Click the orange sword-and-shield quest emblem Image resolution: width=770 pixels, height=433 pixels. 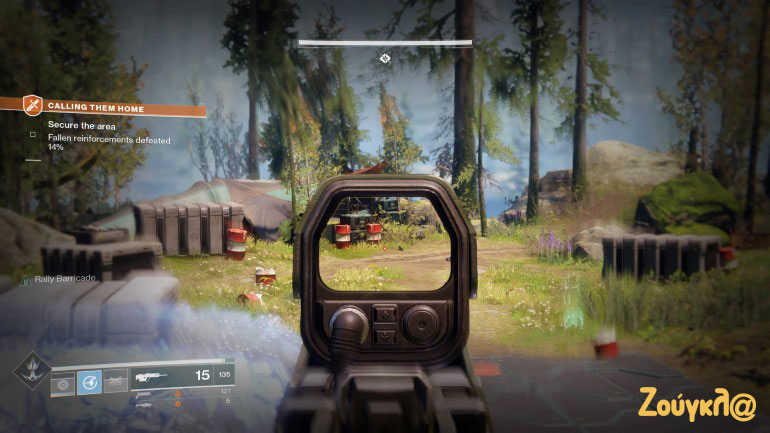pos(33,105)
